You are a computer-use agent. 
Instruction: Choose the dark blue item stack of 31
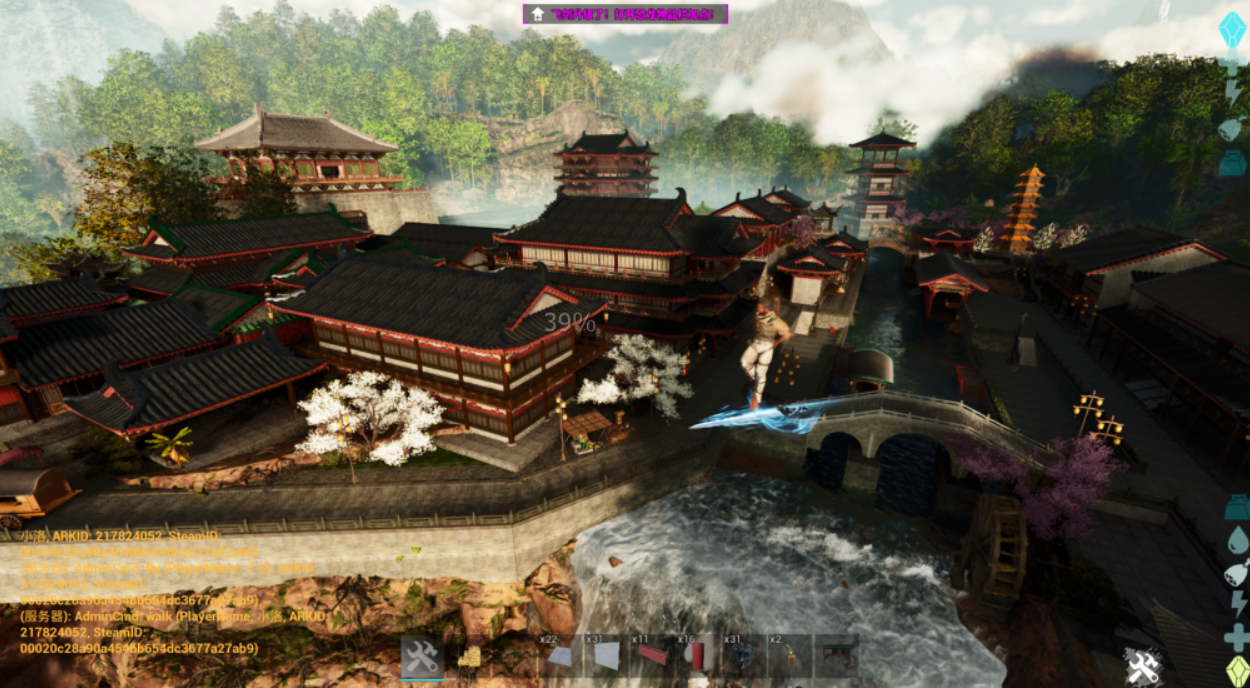click(x=743, y=656)
